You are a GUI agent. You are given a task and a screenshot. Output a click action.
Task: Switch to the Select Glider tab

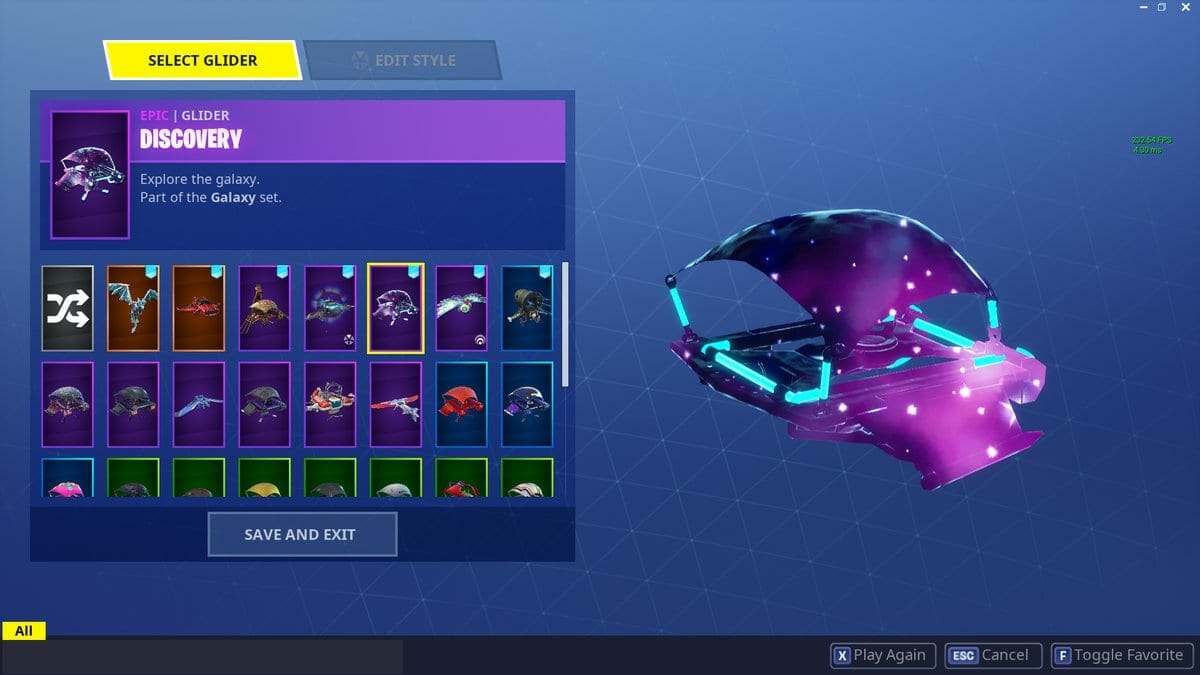pos(202,60)
